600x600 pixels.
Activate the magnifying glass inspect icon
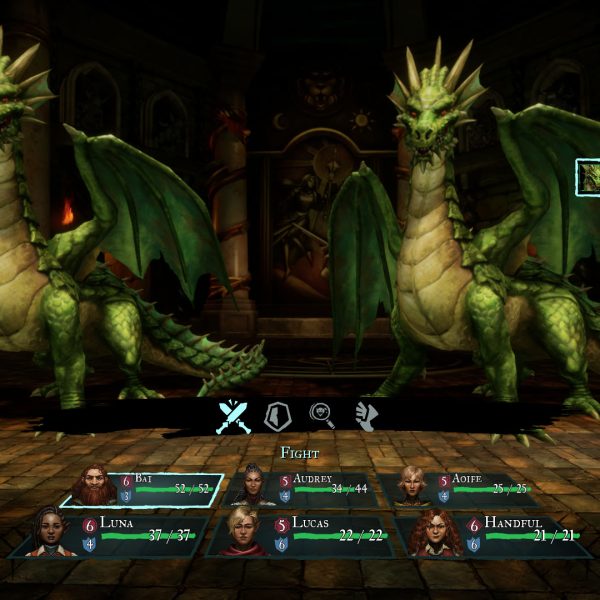click(322, 416)
